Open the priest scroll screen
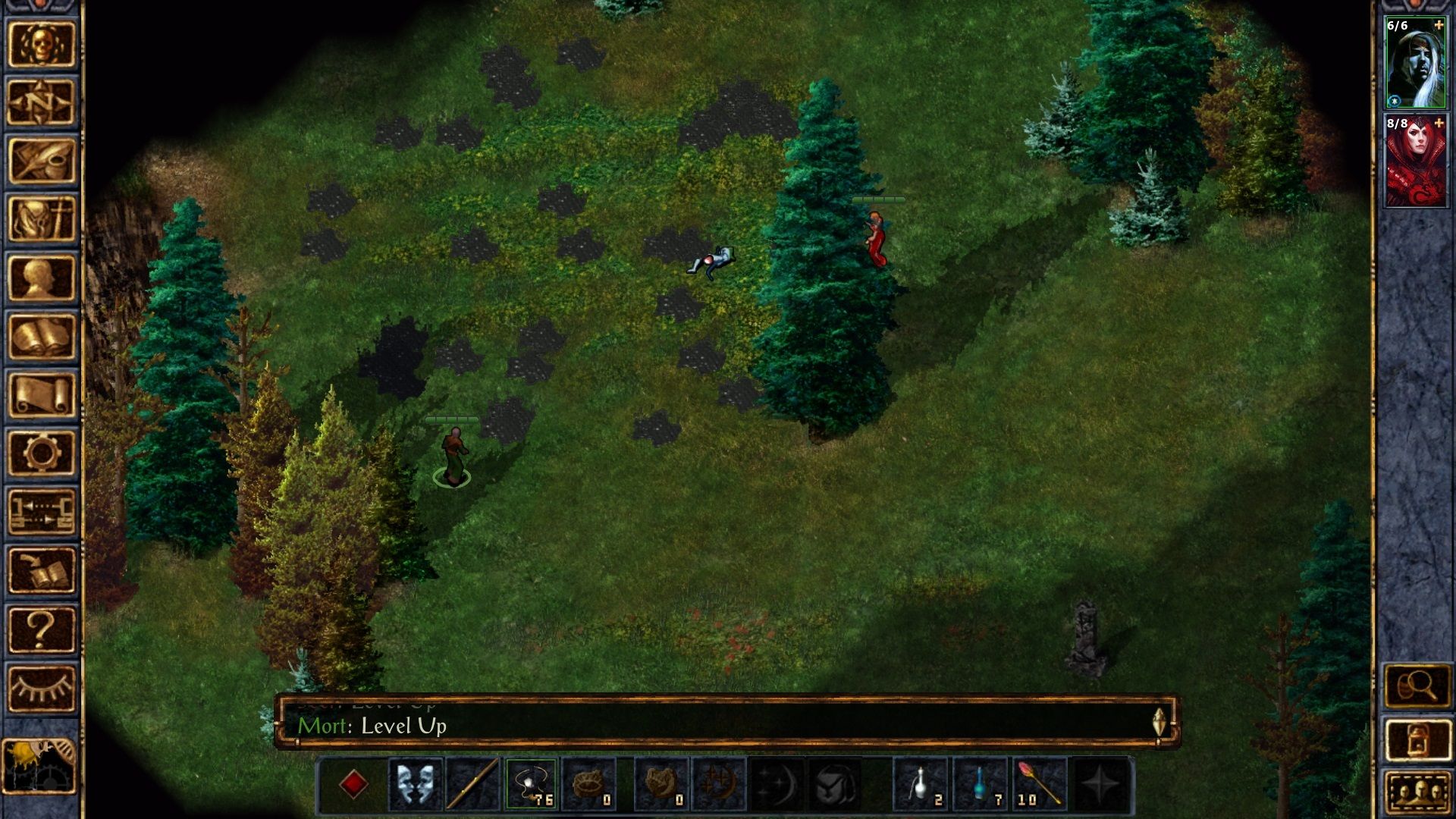1456x819 pixels. 41,394
